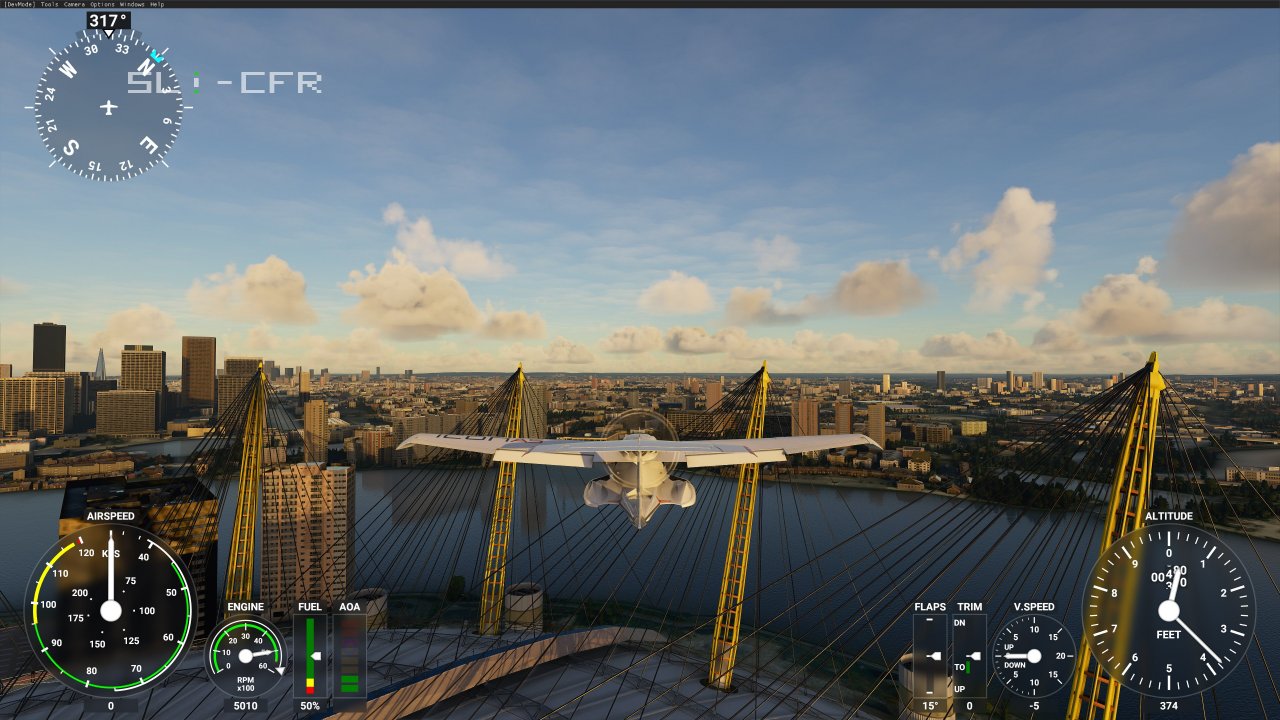1280x720 pixels.
Task: Click the FUEL quantity indicator
Action: click(310, 655)
